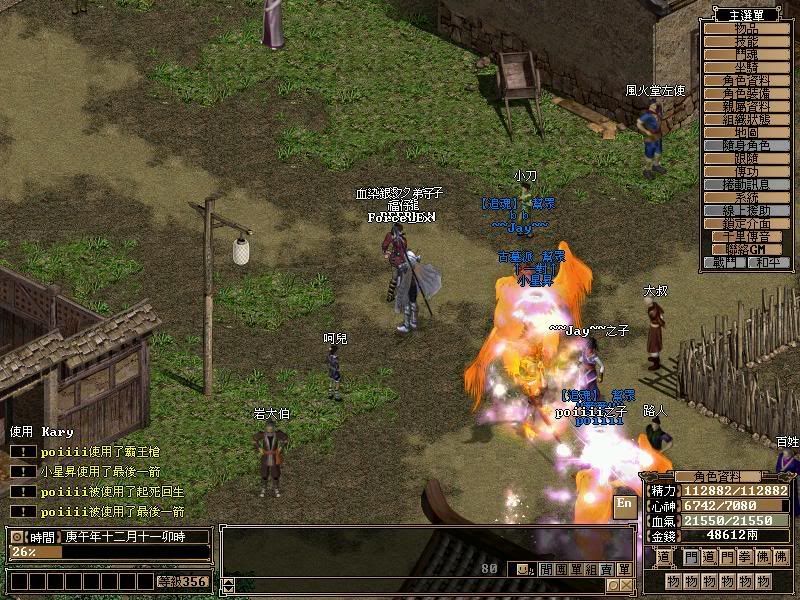Open the 地圖 map menu entry

746,132
